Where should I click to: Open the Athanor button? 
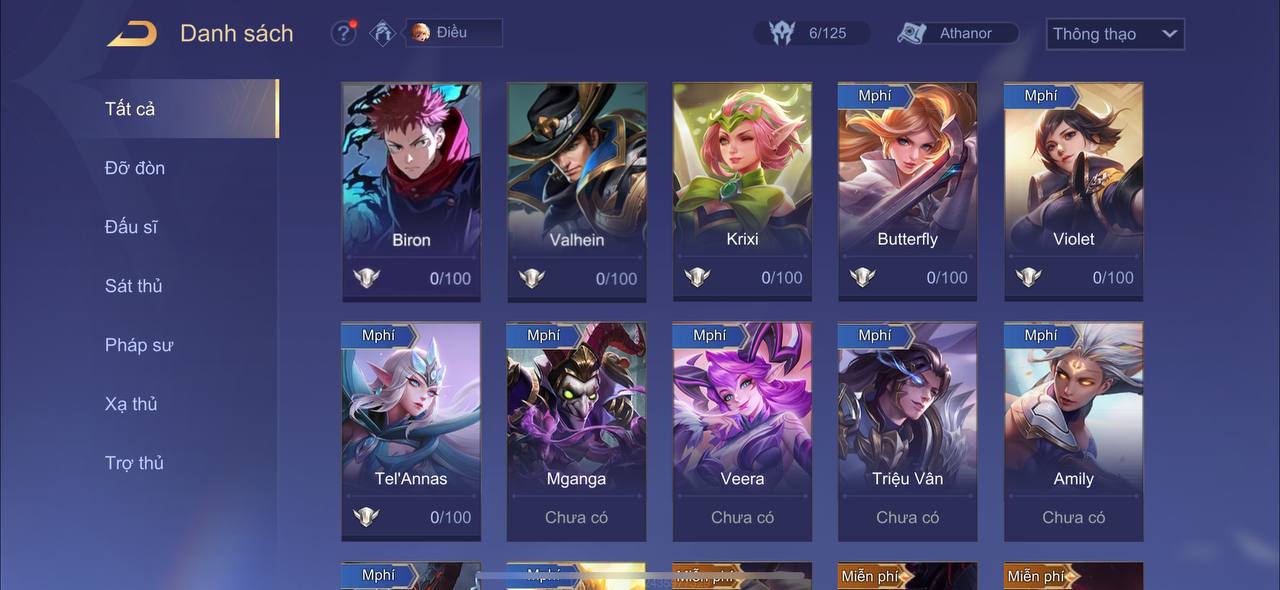957,33
